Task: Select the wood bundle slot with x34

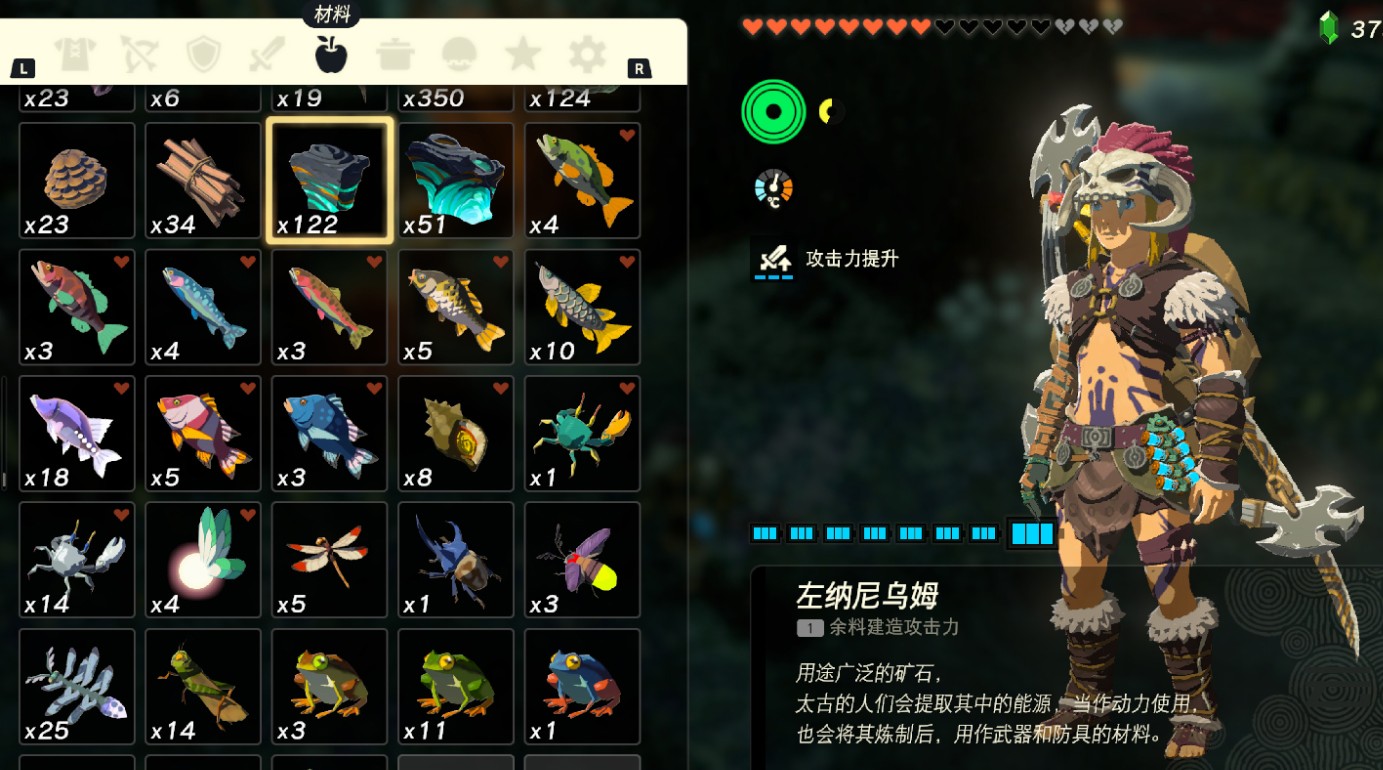Action: pos(203,181)
